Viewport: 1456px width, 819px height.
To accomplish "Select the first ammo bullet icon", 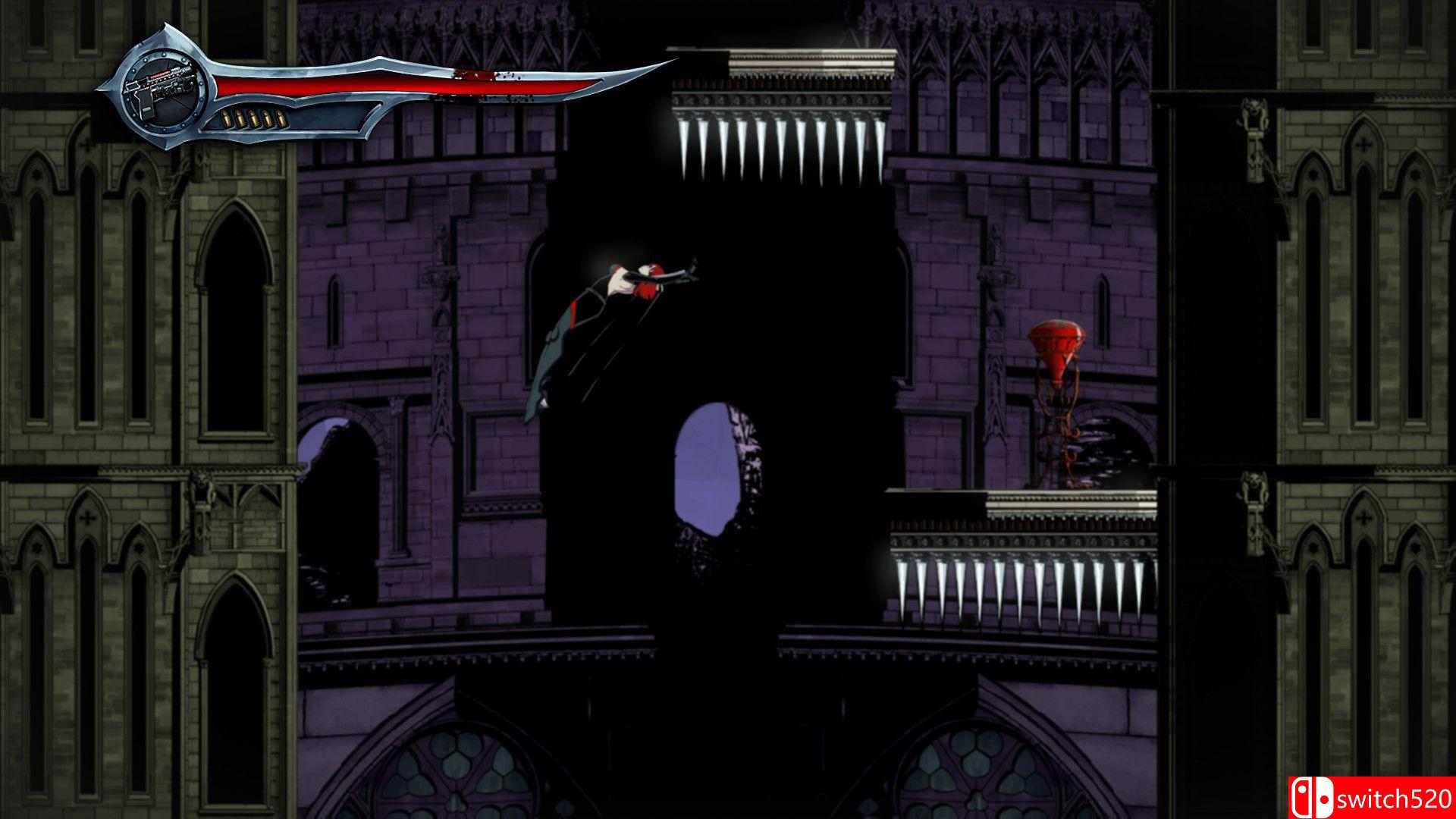I will point(227,118).
